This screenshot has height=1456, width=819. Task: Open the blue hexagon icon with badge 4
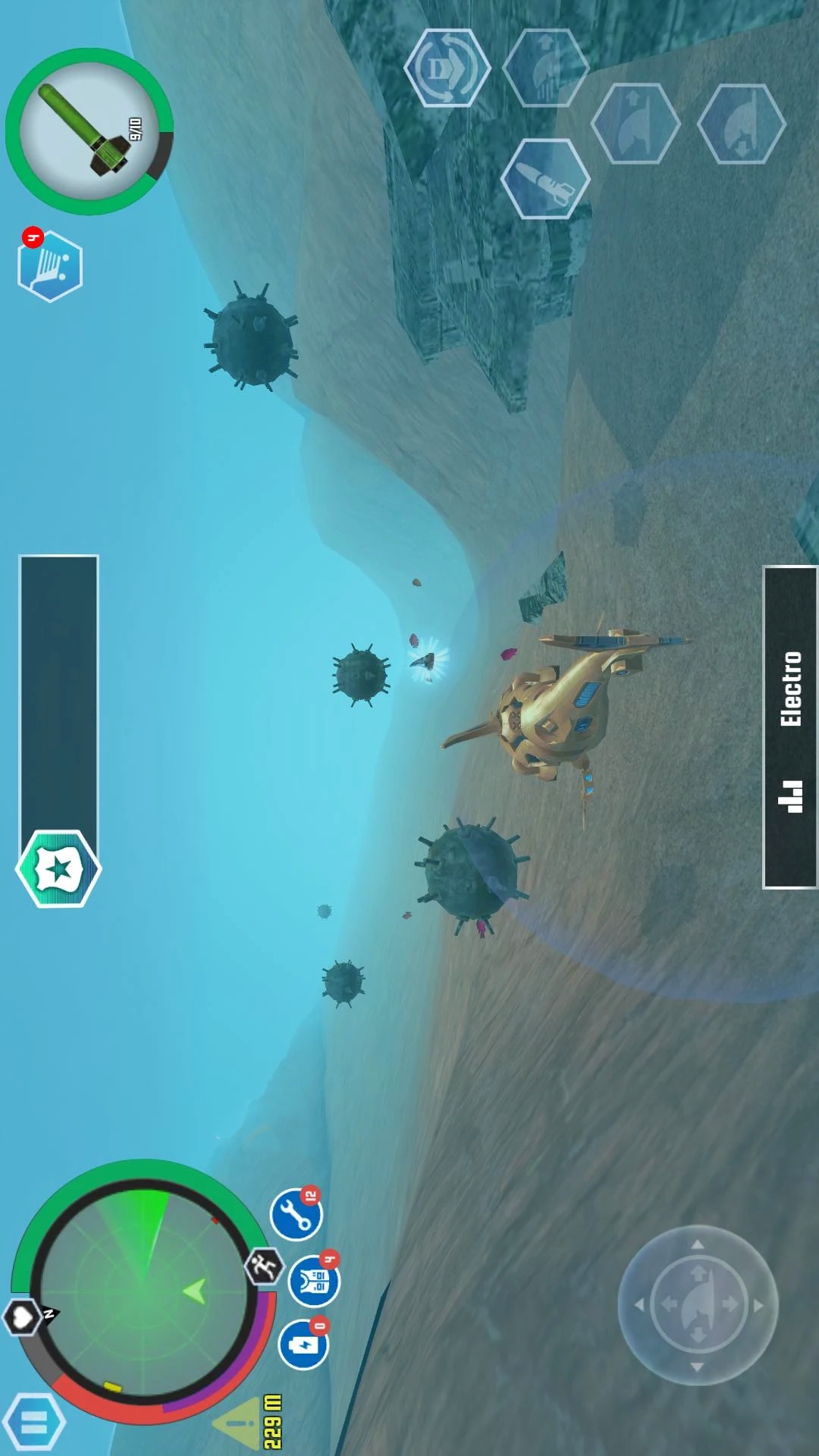pos(50,265)
